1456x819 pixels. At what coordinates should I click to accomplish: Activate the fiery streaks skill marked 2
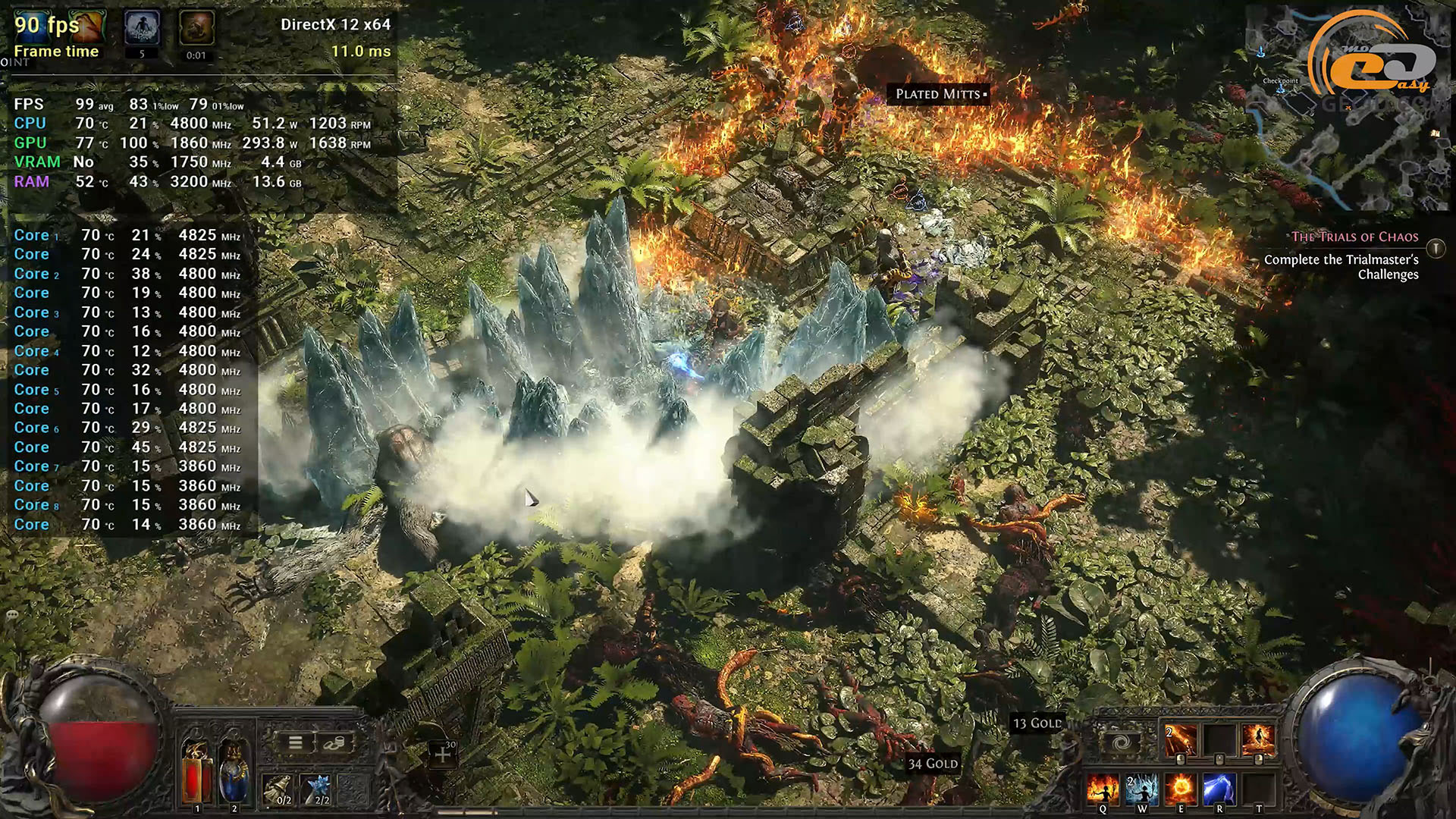pyautogui.click(x=1180, y=740)
